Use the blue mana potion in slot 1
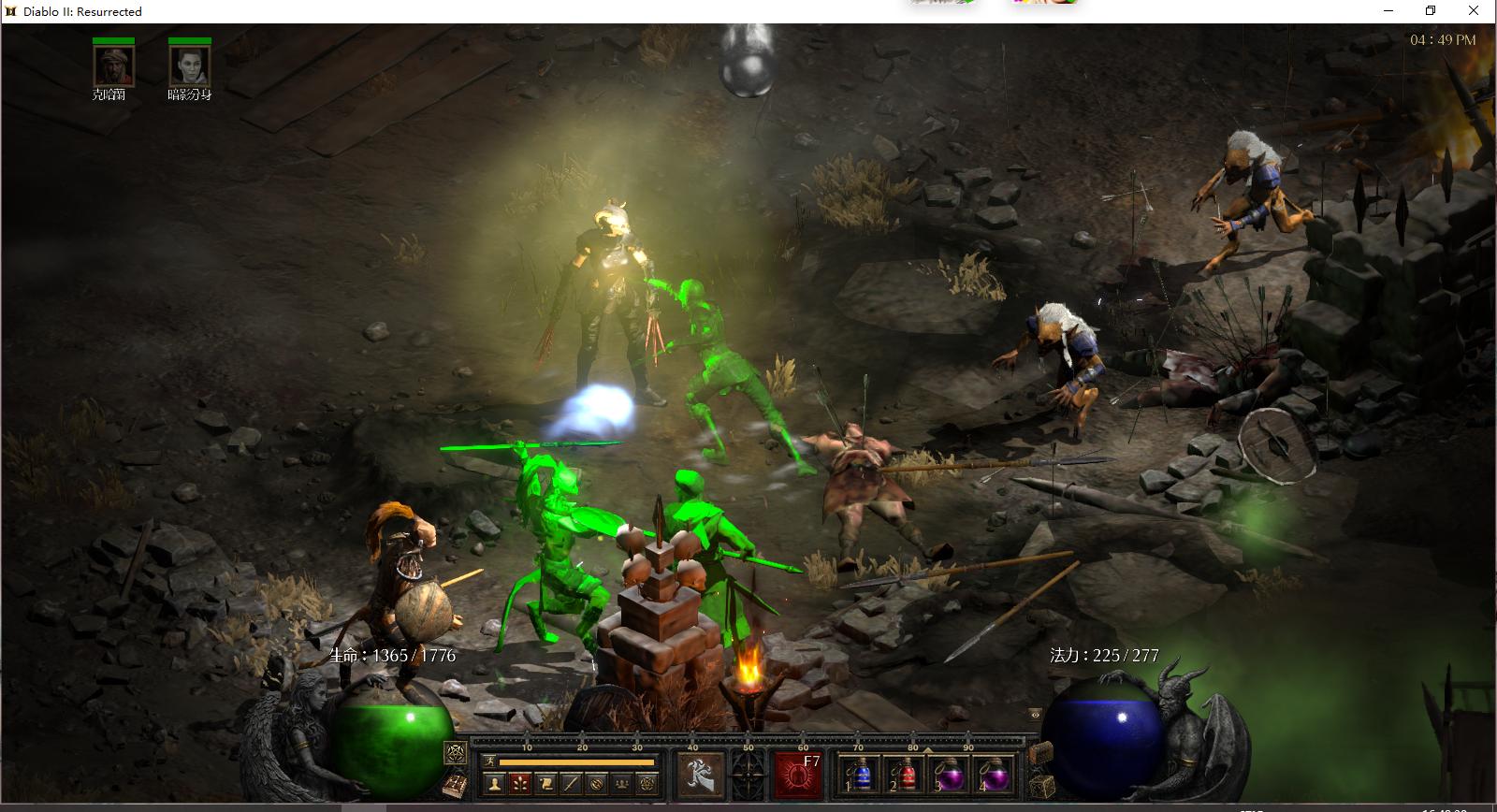This screenshot has width=1497, height=812. 859,776
